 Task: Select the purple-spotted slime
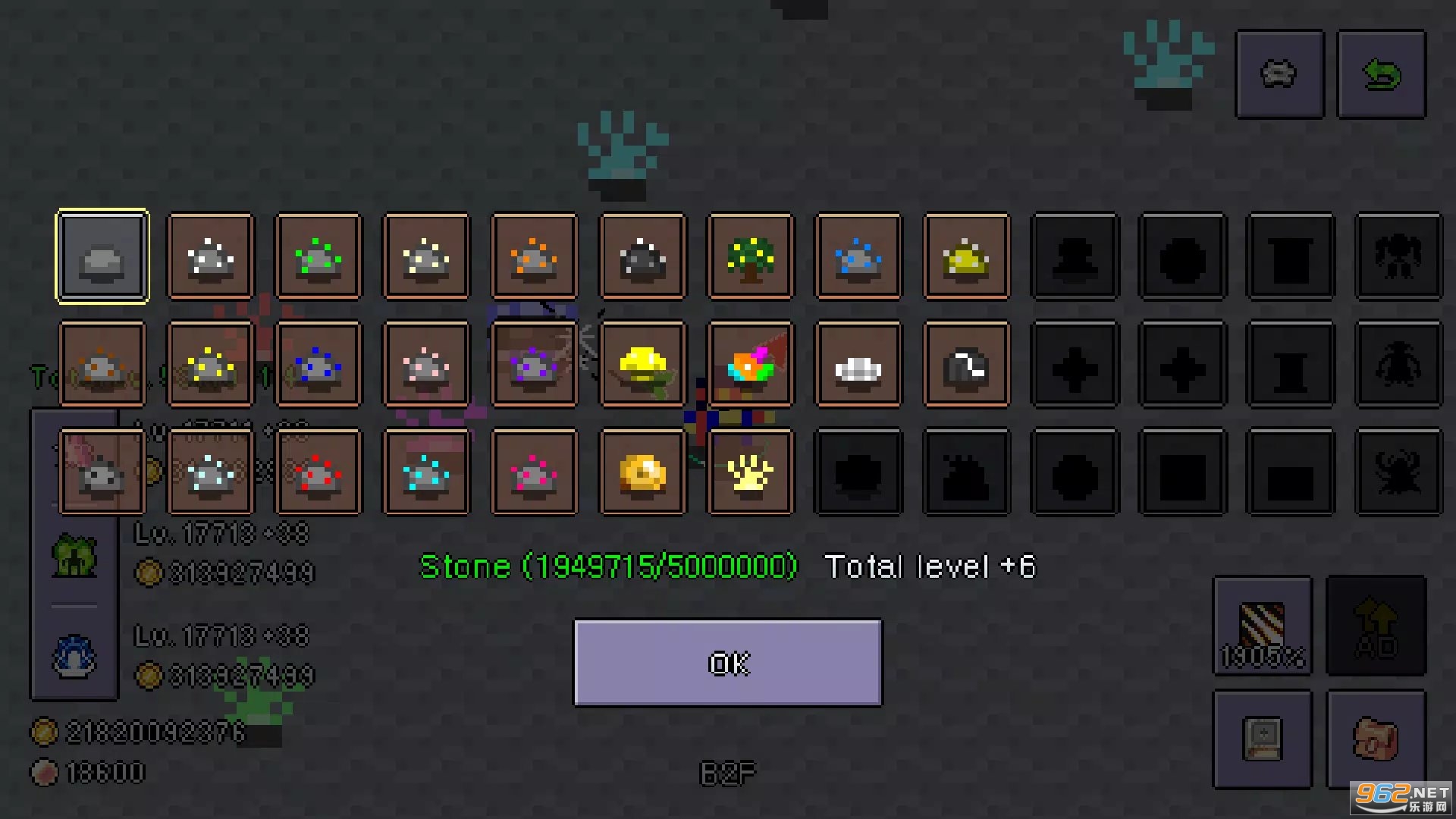pyautogui.click(x=535, y=364)
